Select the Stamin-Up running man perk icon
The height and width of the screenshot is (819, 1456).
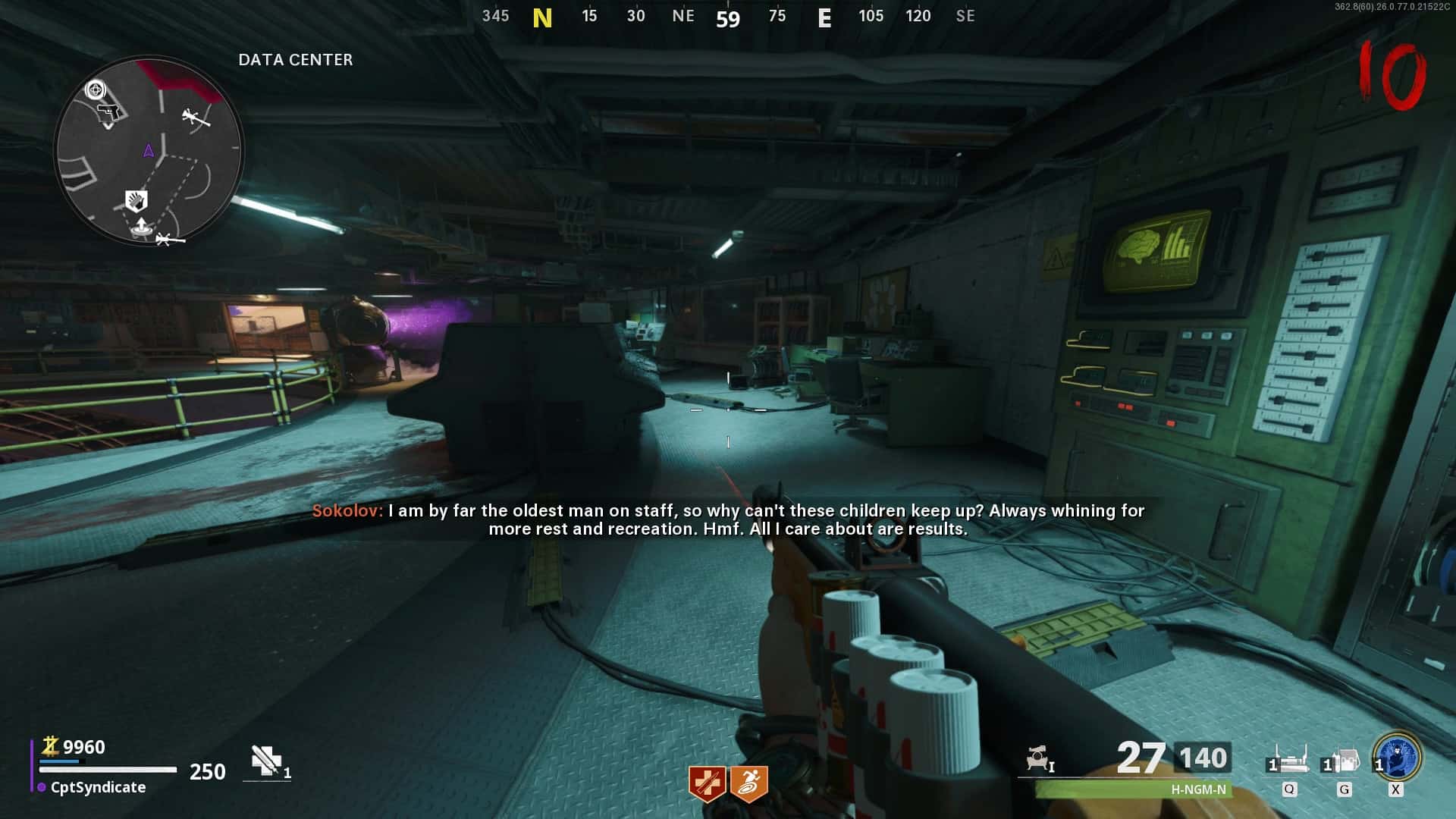coord(749,783)
